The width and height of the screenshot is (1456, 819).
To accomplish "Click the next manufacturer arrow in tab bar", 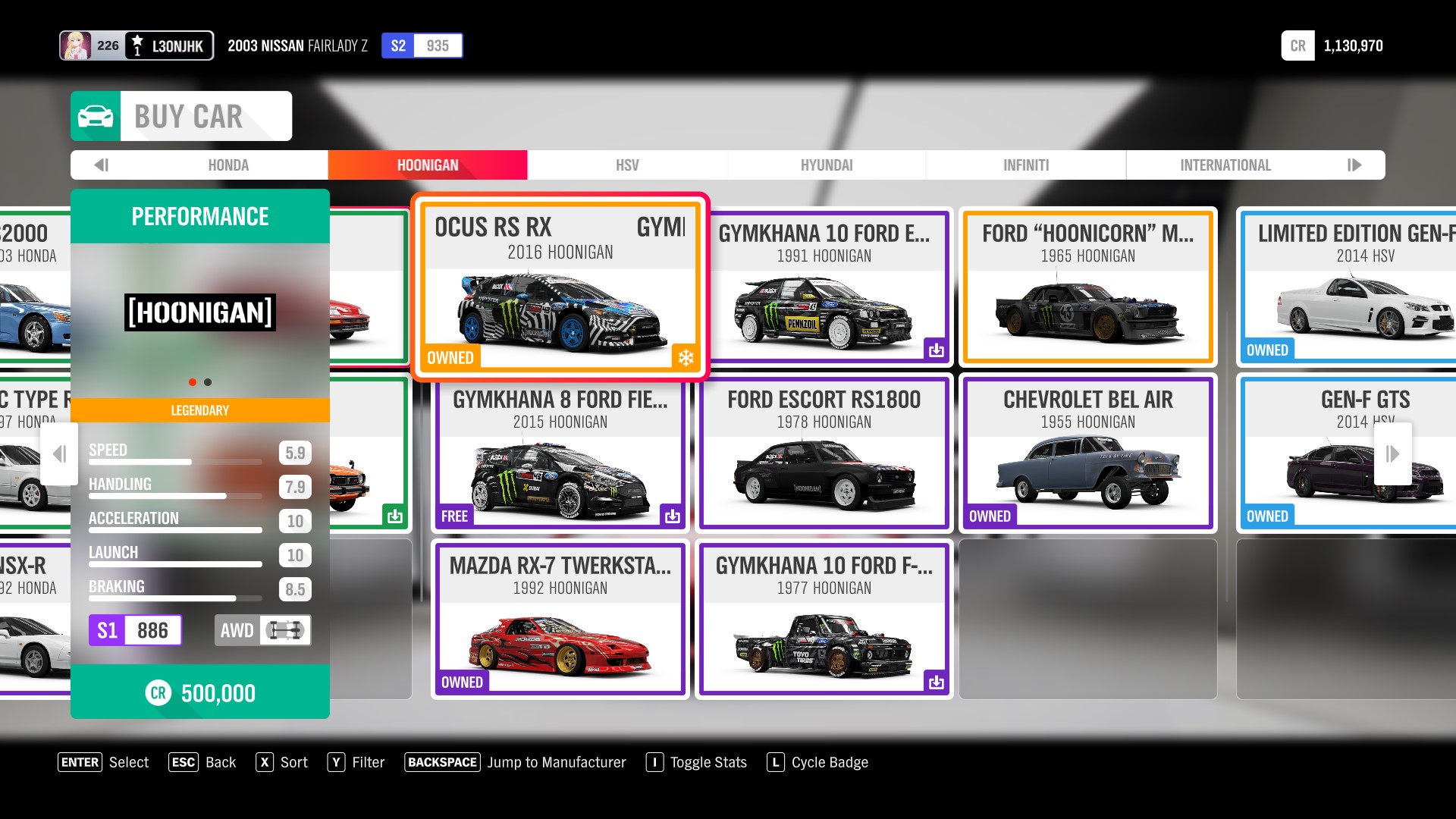I will tap(1354, 165).
